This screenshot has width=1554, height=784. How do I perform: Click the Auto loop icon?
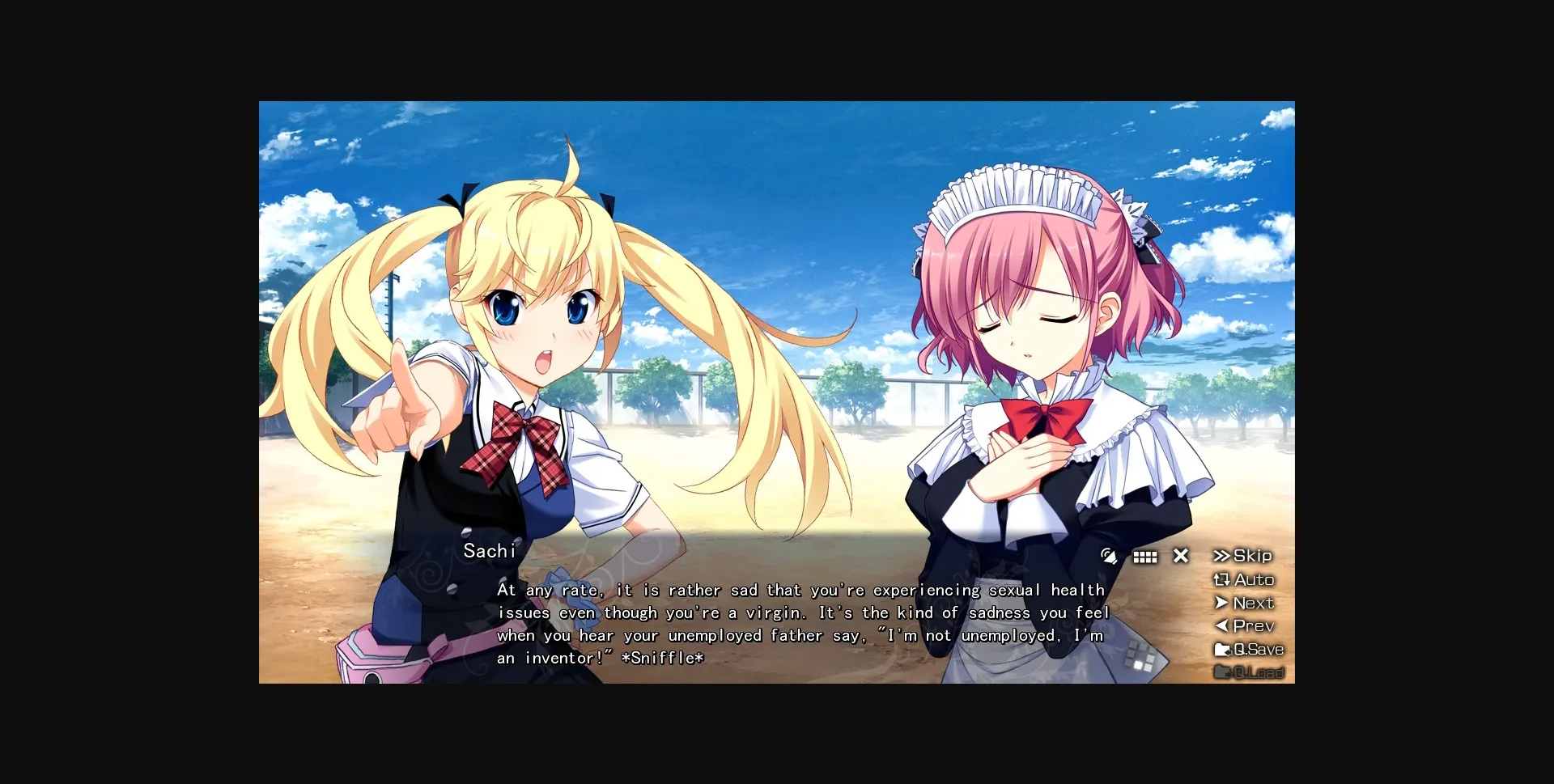tap(1222, 579)
